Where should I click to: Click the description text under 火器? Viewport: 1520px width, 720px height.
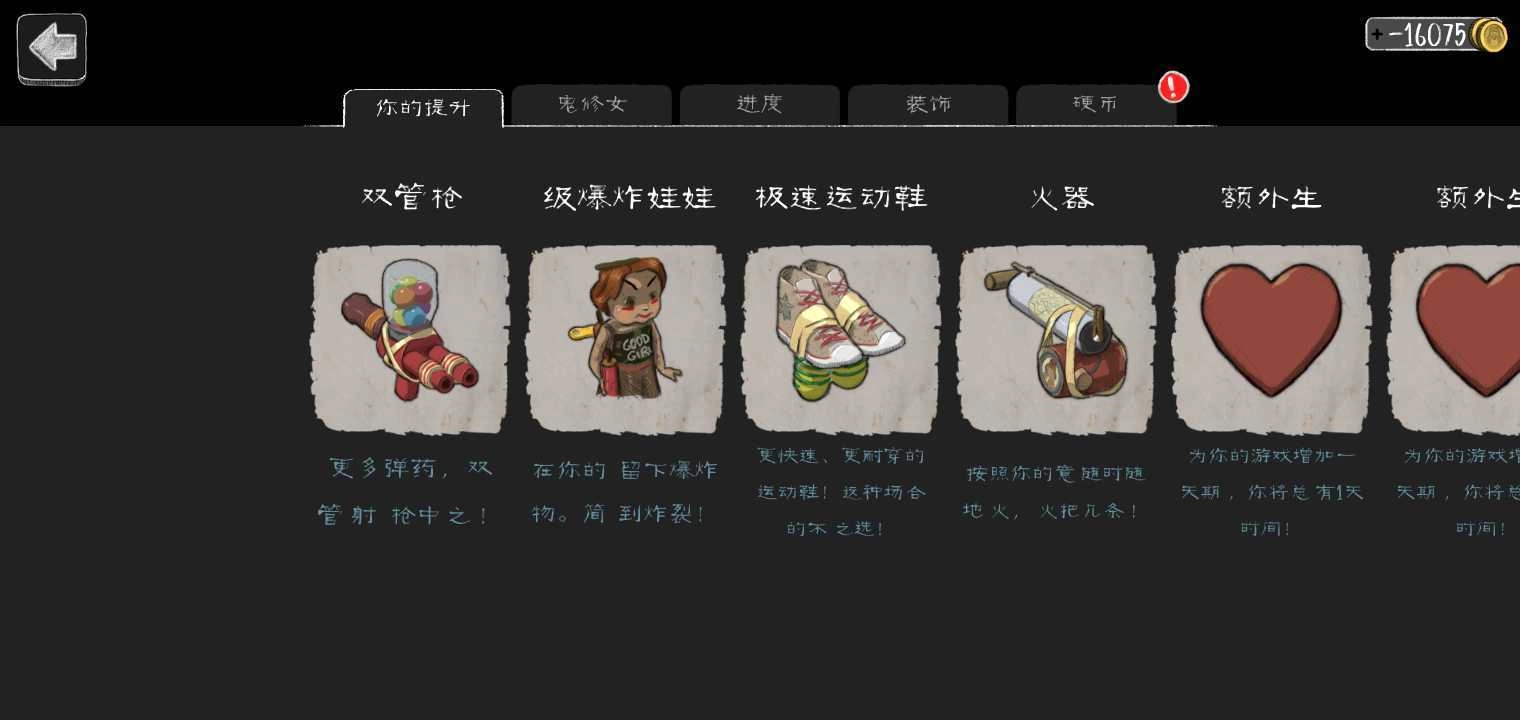(1052, 490)
